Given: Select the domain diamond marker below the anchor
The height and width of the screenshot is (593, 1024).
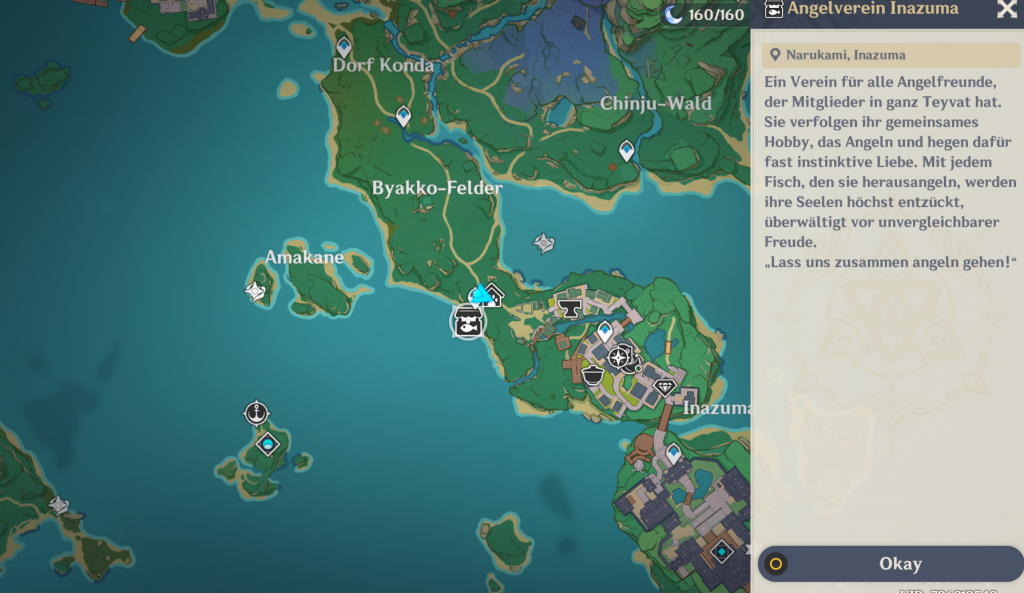Looking at the screenshot, I should tap(267, 443).
